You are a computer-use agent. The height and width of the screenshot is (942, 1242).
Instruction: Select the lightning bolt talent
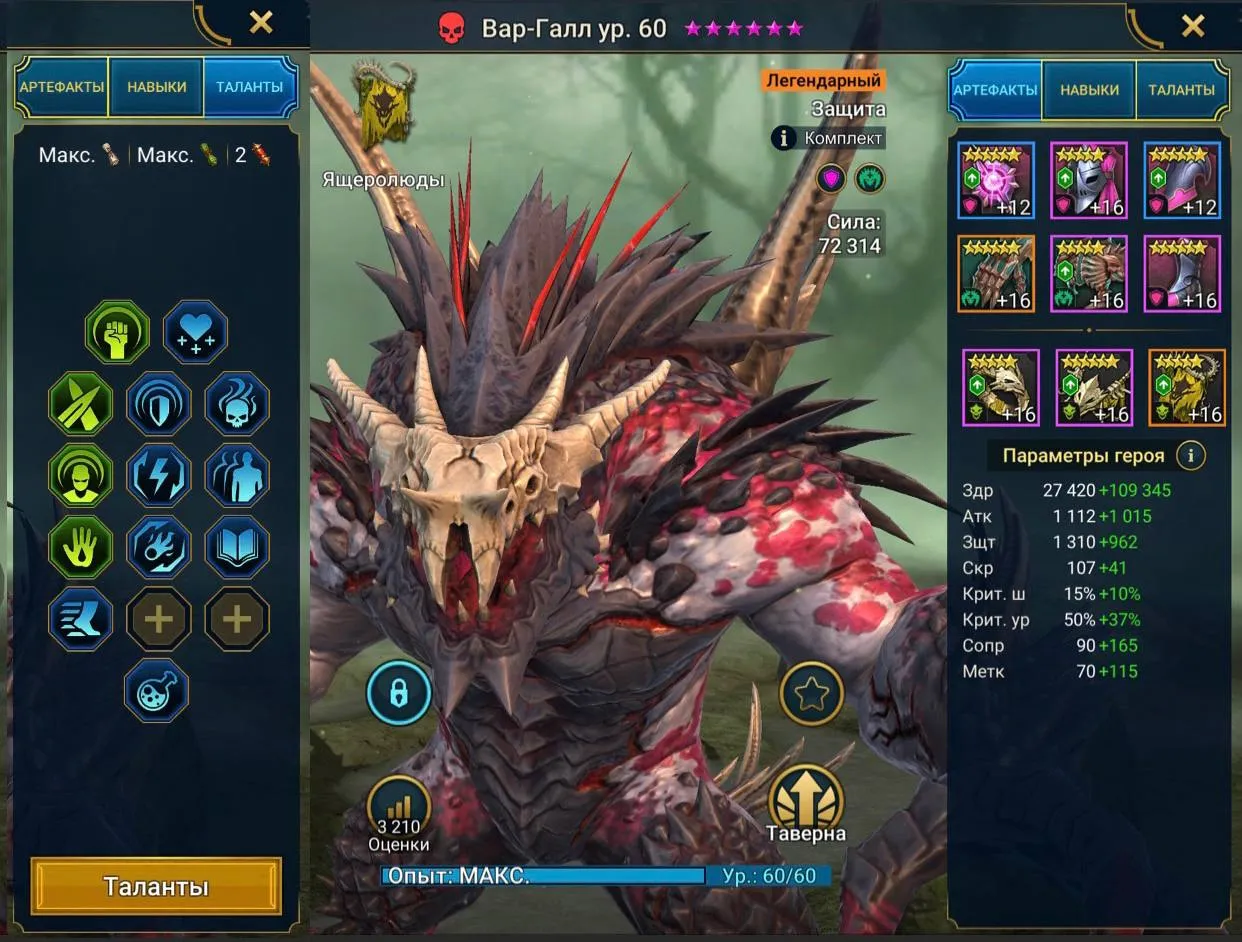tap(158, 475)
